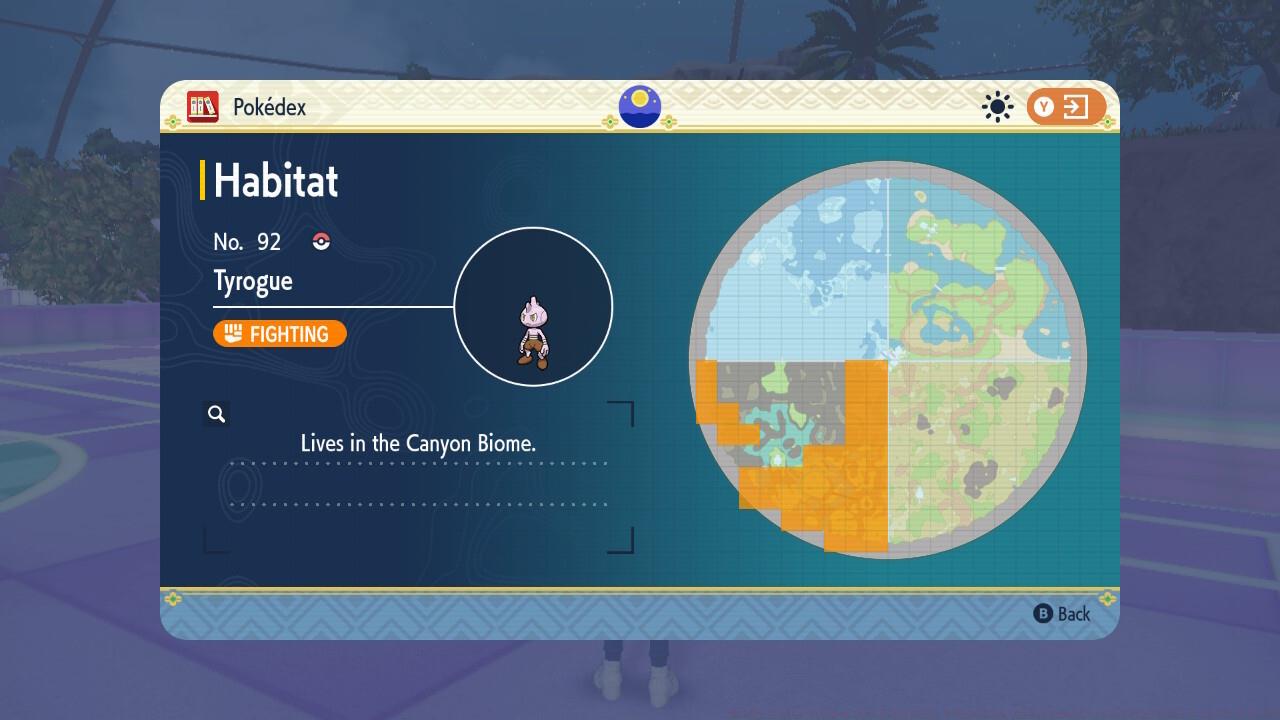Viewport: 1280px width, 720px height.
Task: Select the FIGHTING type badge
Action: pos(280,334)
